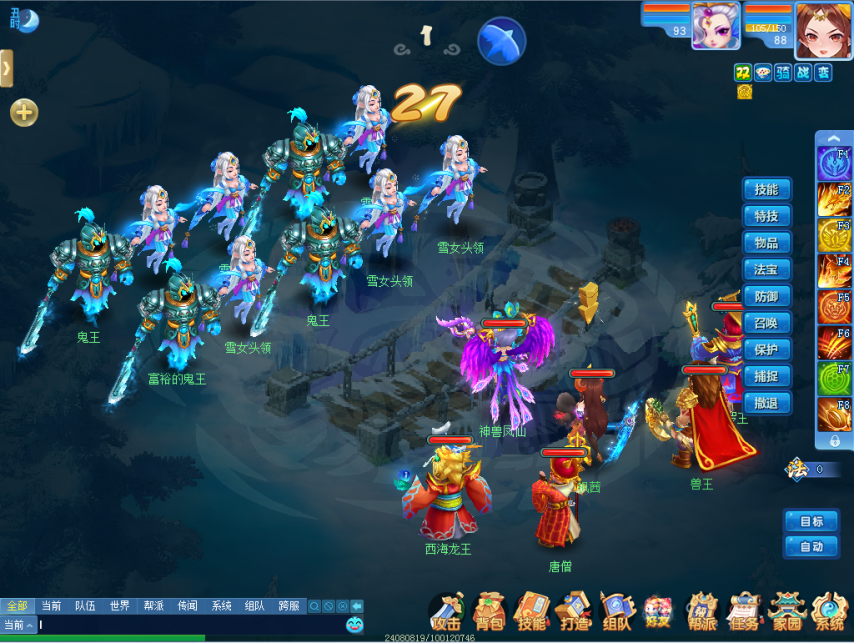Click the 目标 target button

[811, 522]
